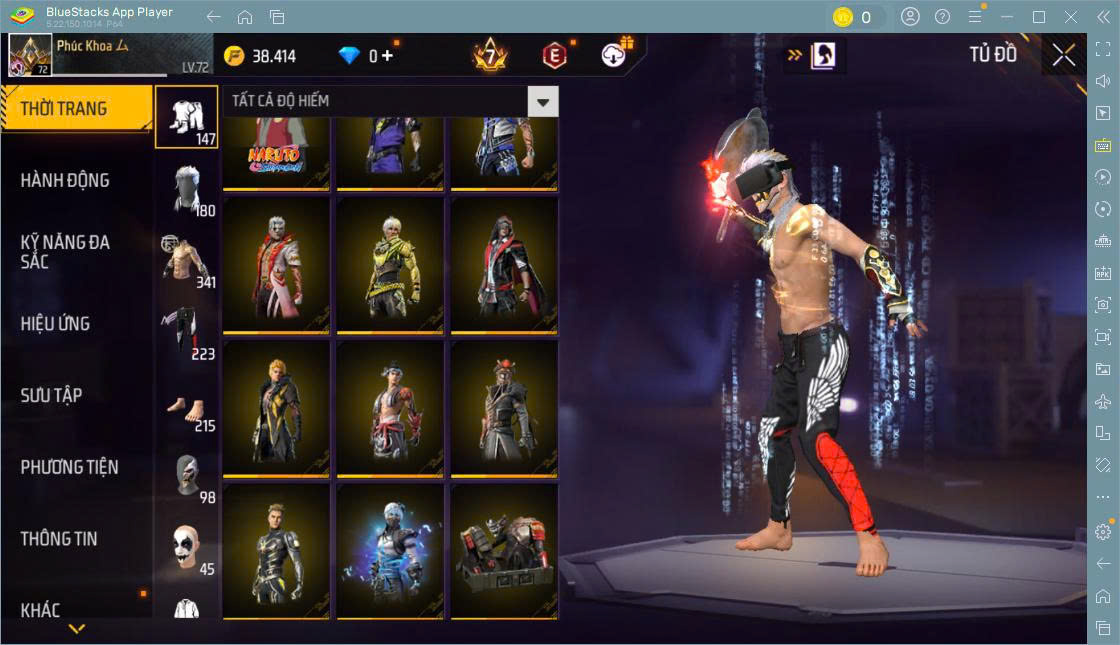Screen dimensions: 1120x645
Task: Choose the outfit sets subcategory showing 147
Action: click(x=186, y=116)
